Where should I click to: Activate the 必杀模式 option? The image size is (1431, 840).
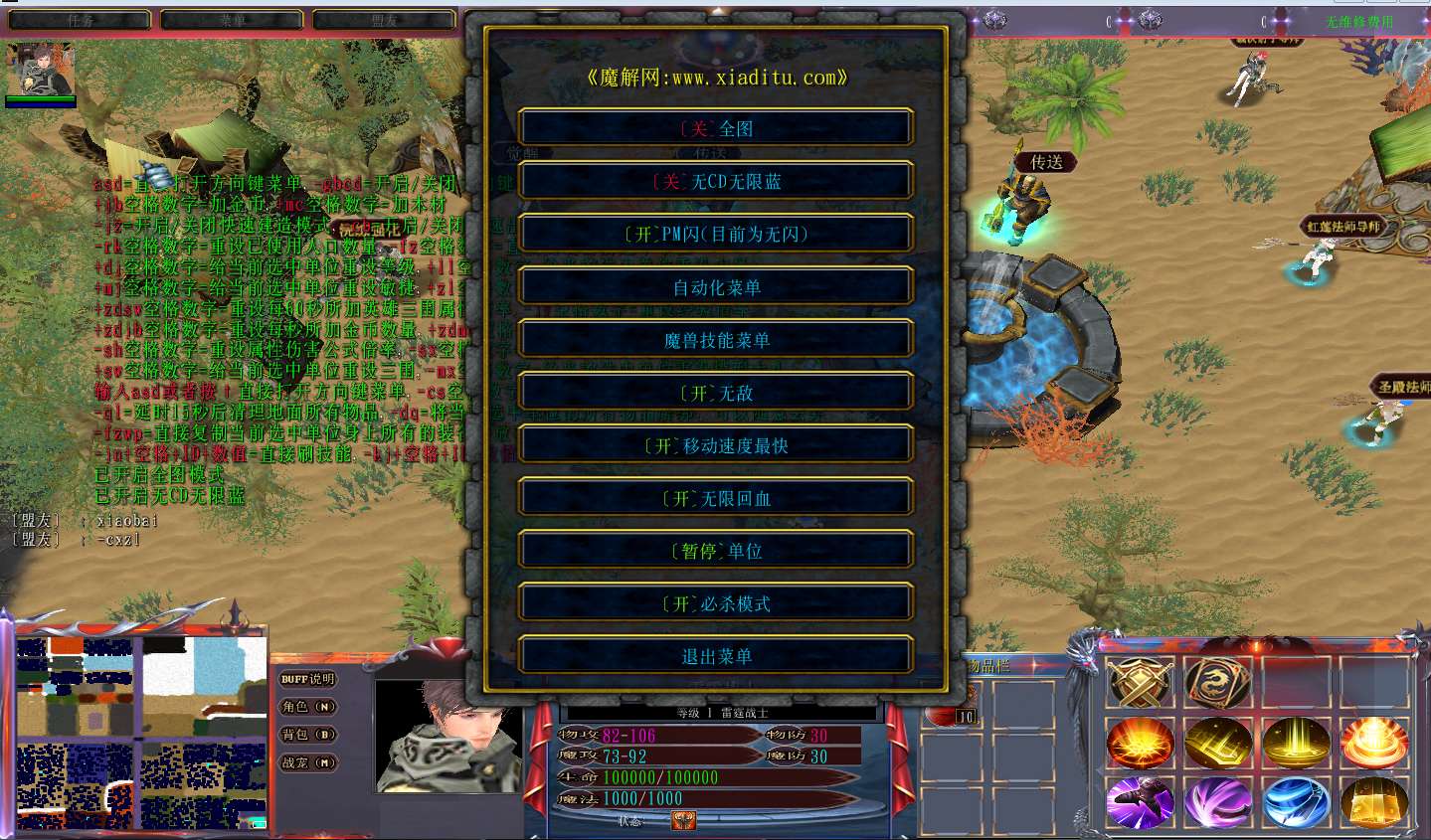(x=716, y=603)
